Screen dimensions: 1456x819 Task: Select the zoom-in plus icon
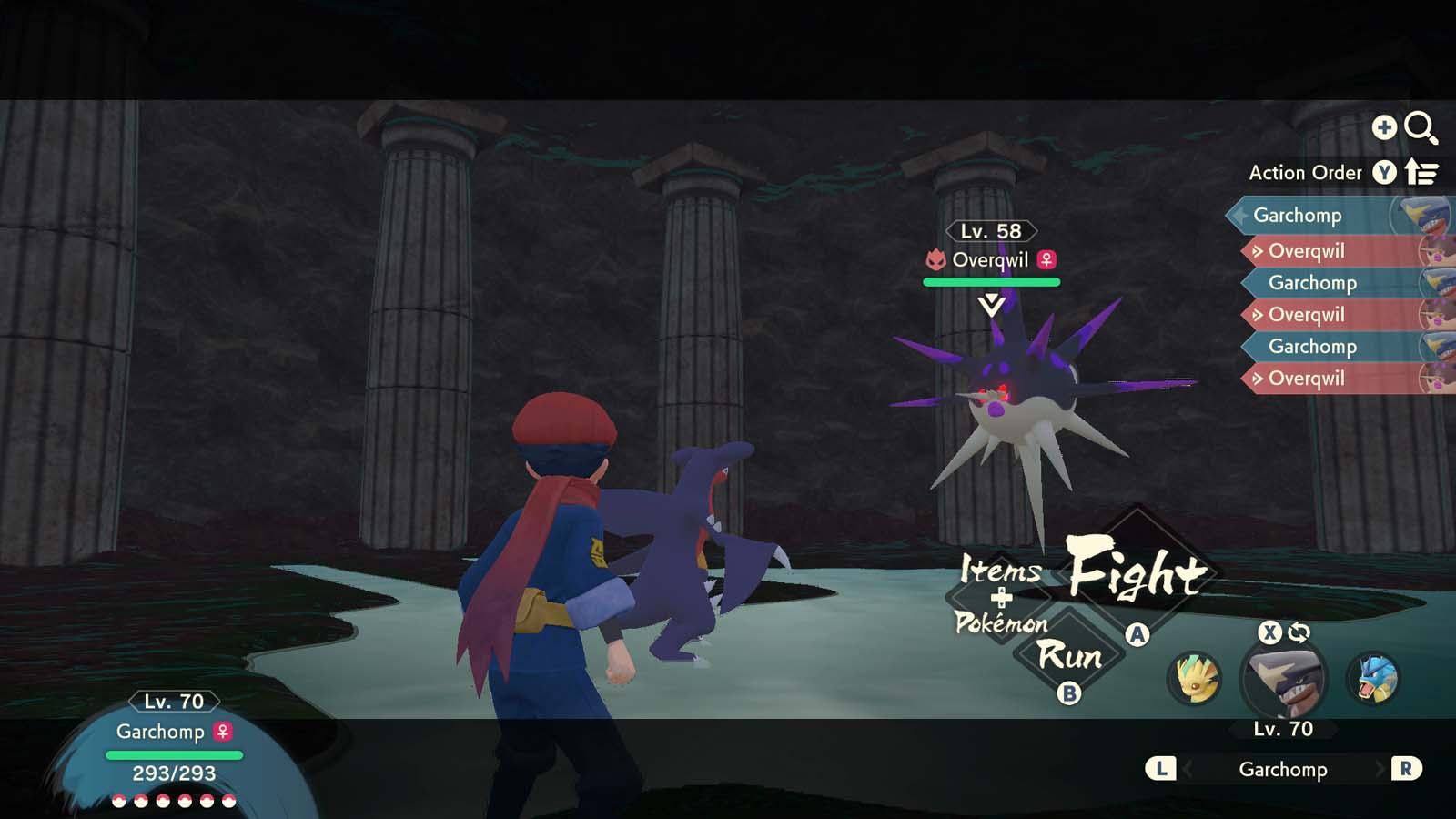(x=1384, y=128)
